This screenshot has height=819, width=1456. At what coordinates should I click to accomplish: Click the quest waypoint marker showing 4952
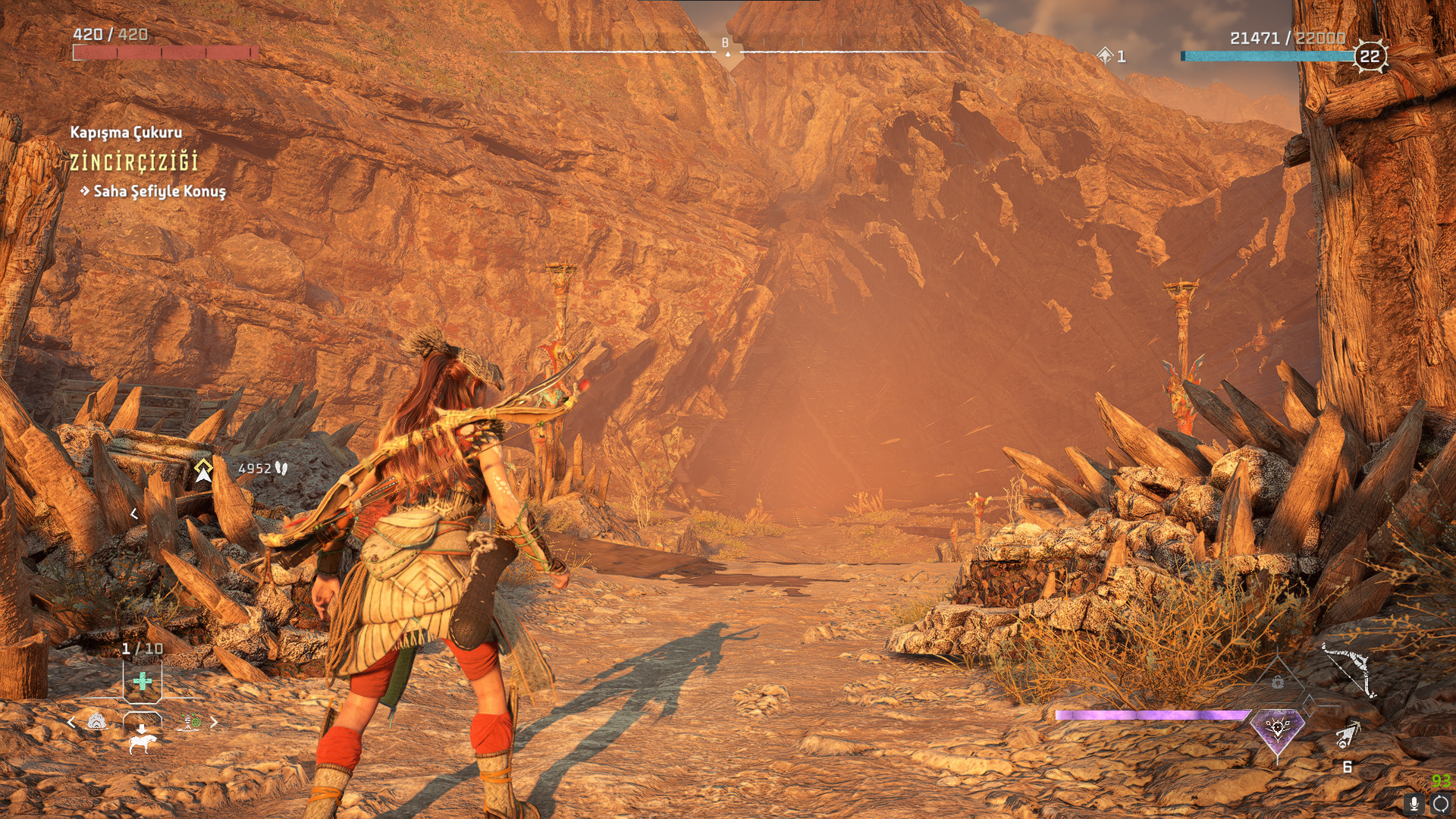(x=203, y=470)
